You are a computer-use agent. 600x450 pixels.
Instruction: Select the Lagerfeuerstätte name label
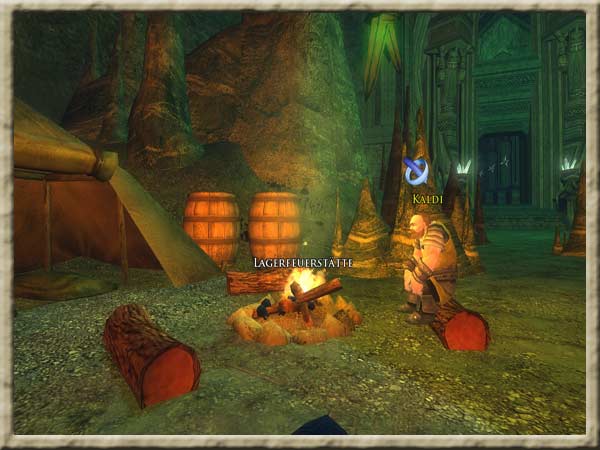tap(303, 262)
